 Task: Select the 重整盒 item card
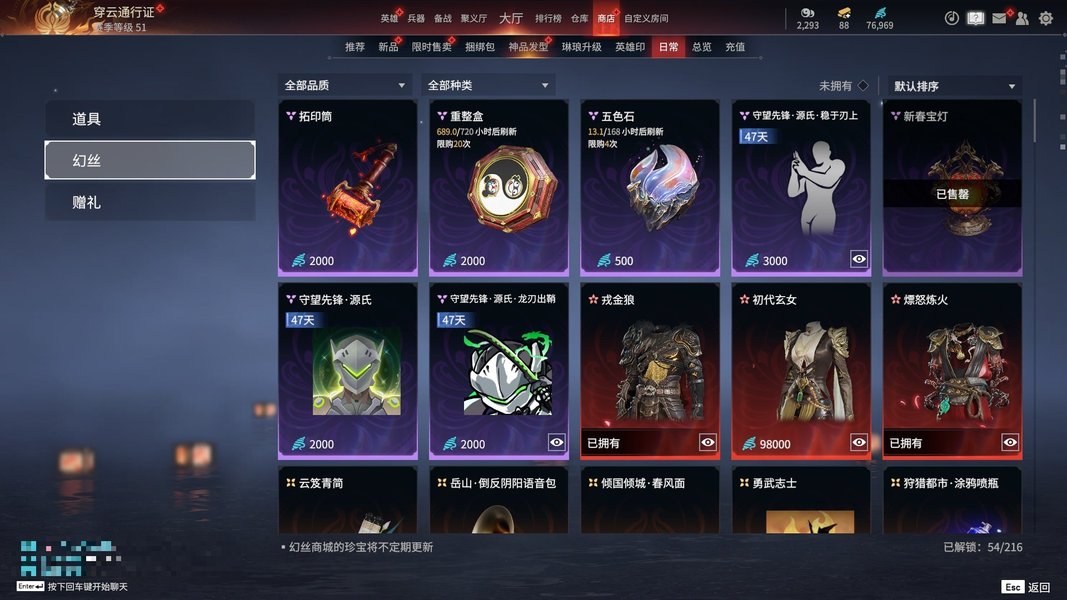pos(498,187)
